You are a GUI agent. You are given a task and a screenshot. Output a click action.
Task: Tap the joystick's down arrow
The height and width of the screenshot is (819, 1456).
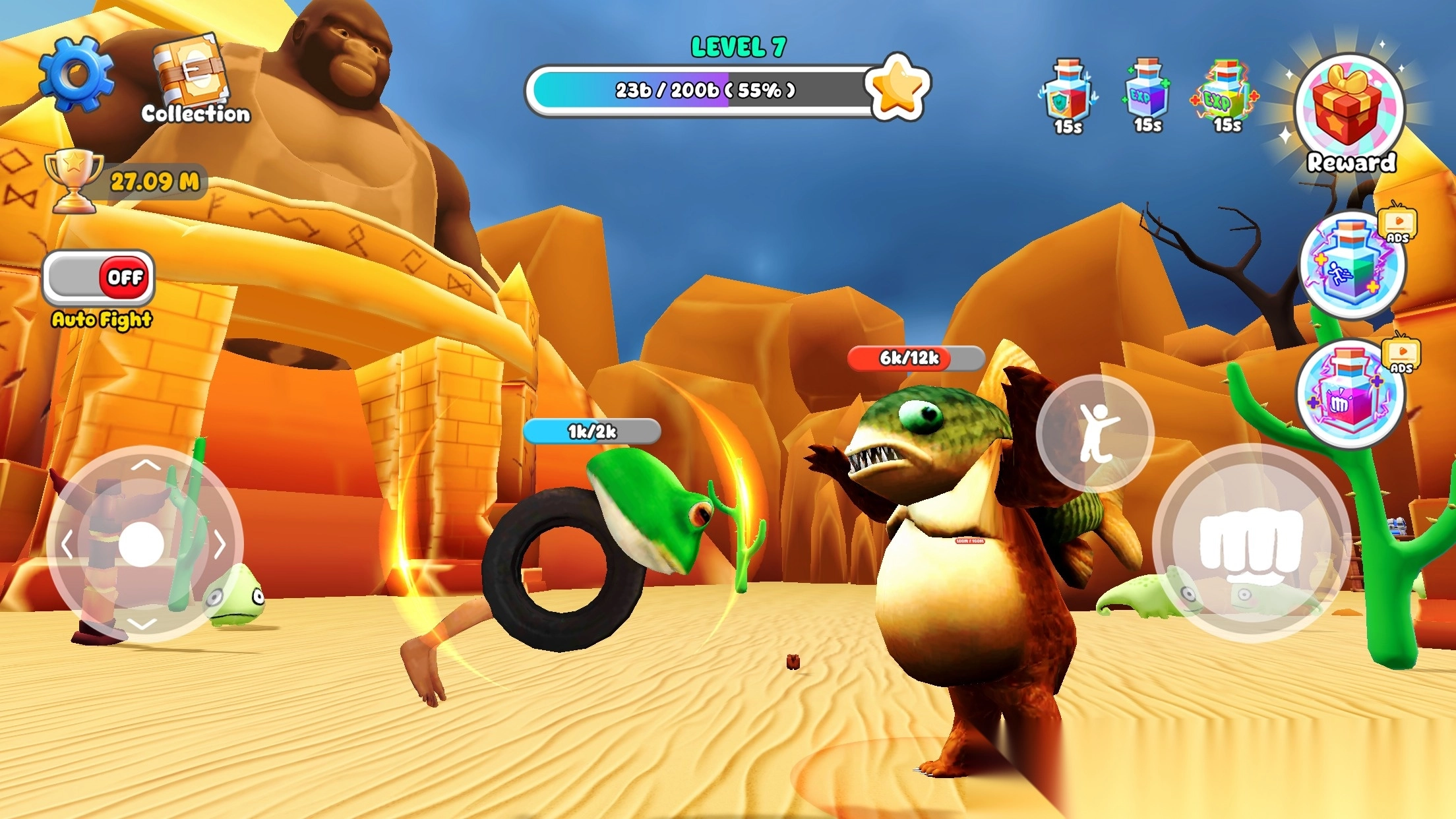pos(142,624)
